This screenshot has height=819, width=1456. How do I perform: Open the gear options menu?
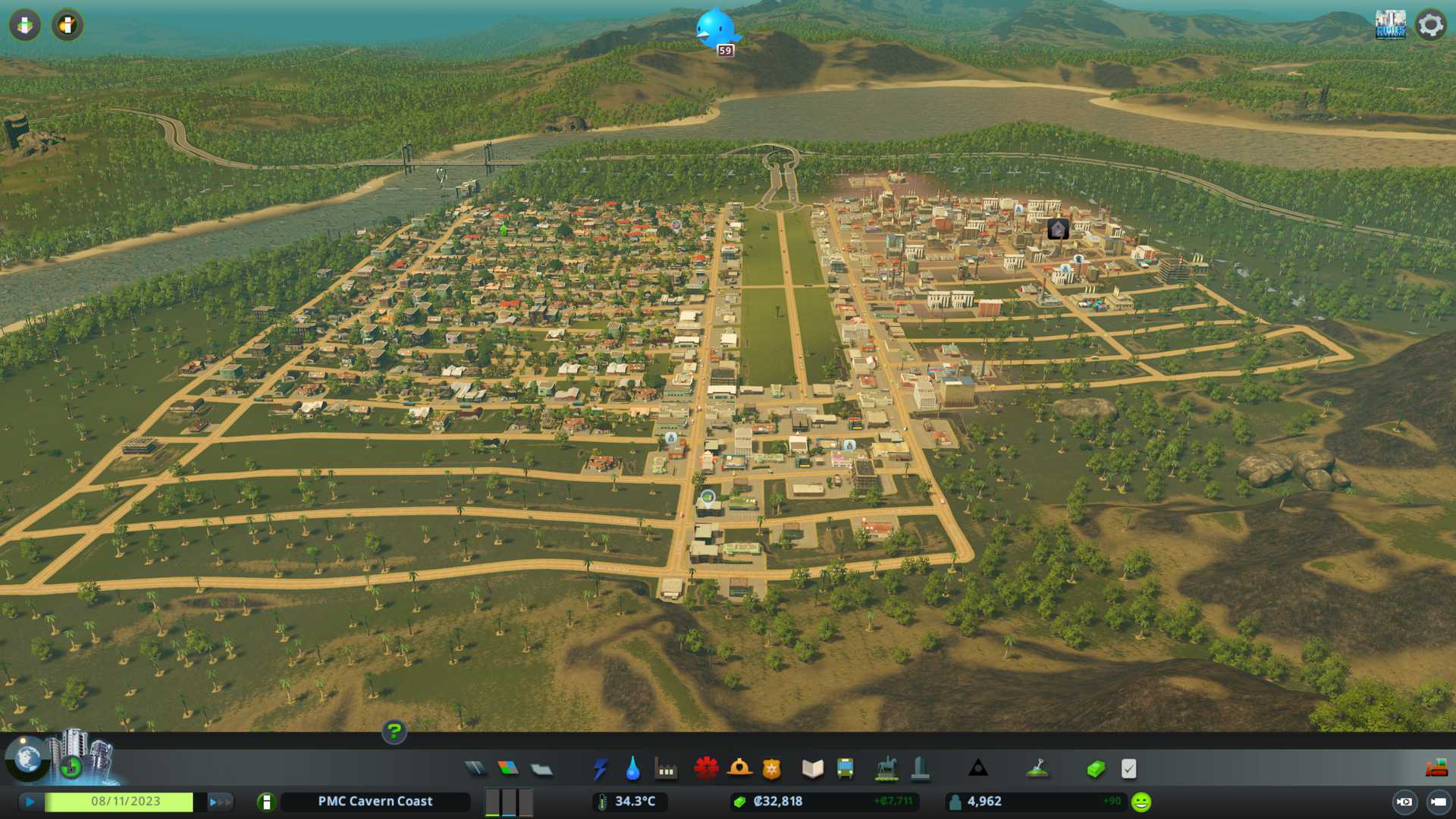[x=1431, y=25]
